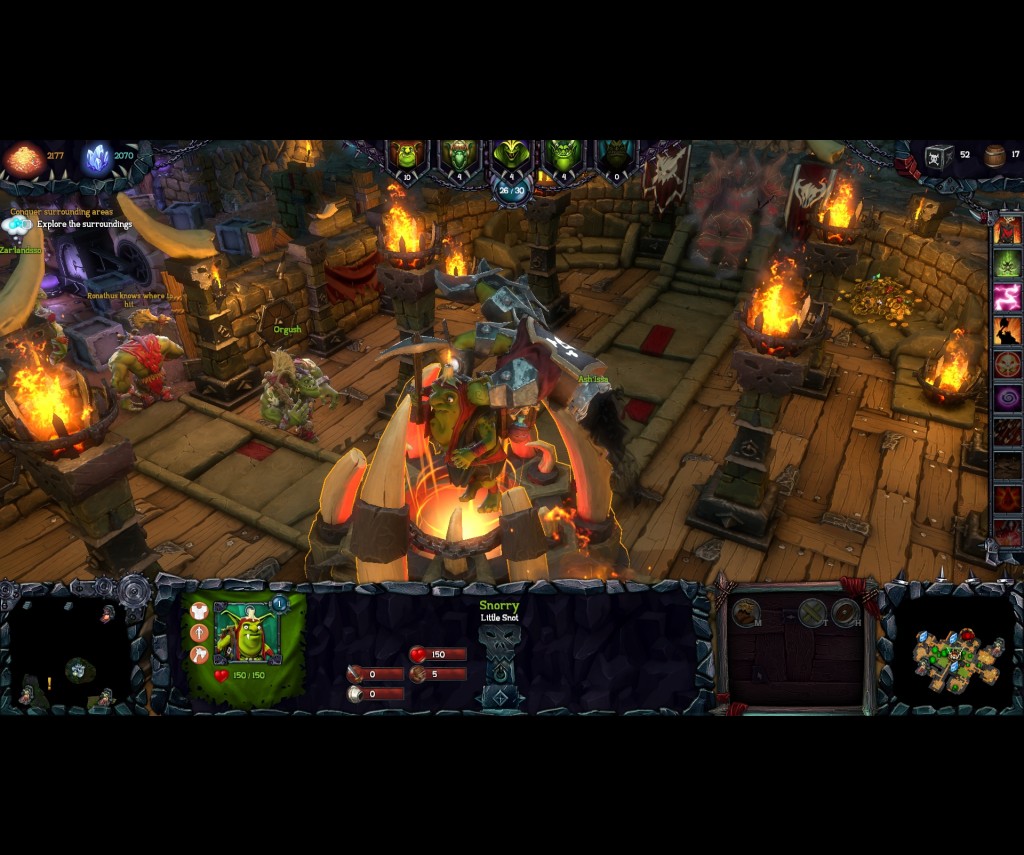Click the skull crate icon in the top bar

coord(939,157)
